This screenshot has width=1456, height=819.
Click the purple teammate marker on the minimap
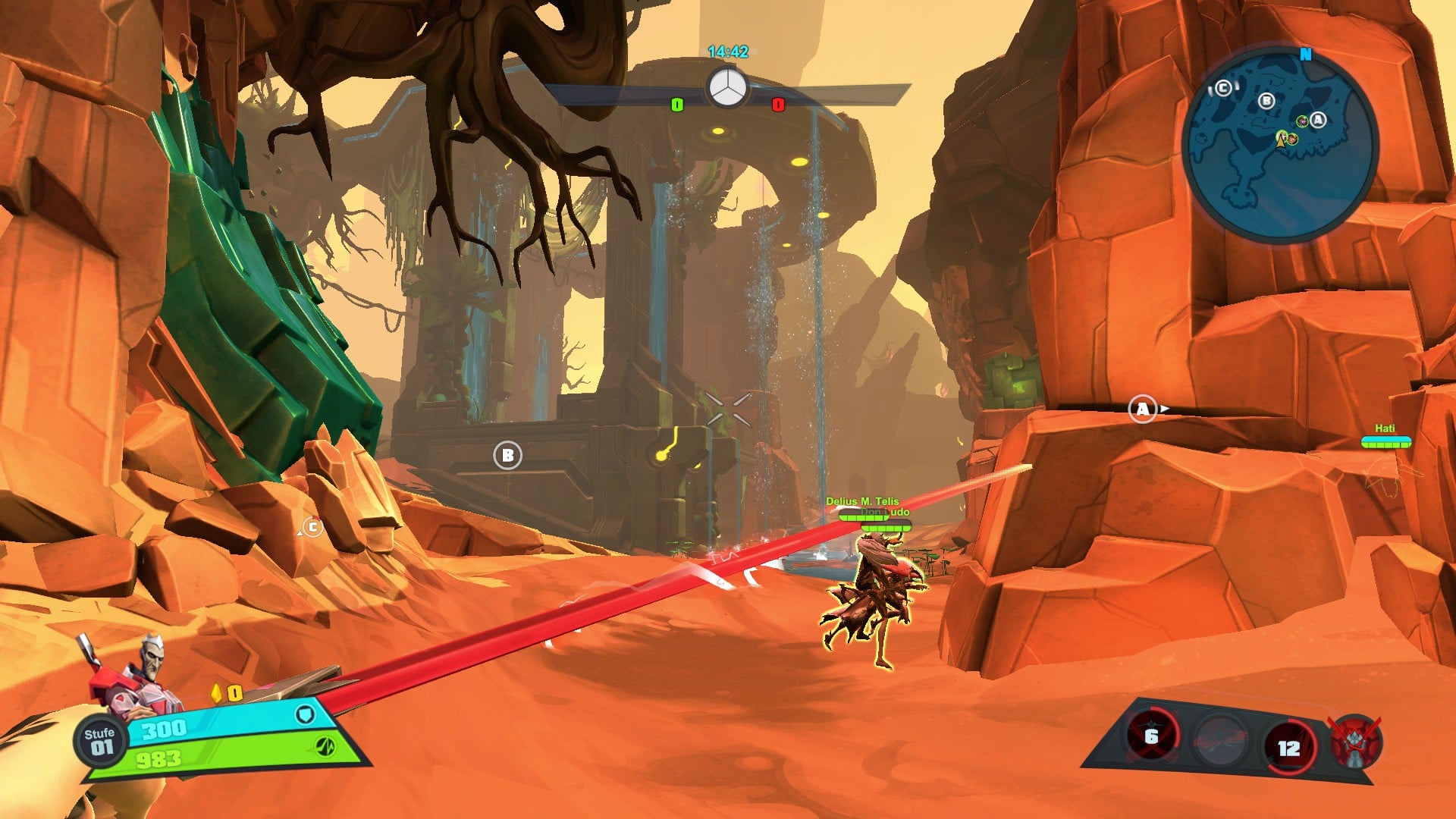pos(1302,121)
